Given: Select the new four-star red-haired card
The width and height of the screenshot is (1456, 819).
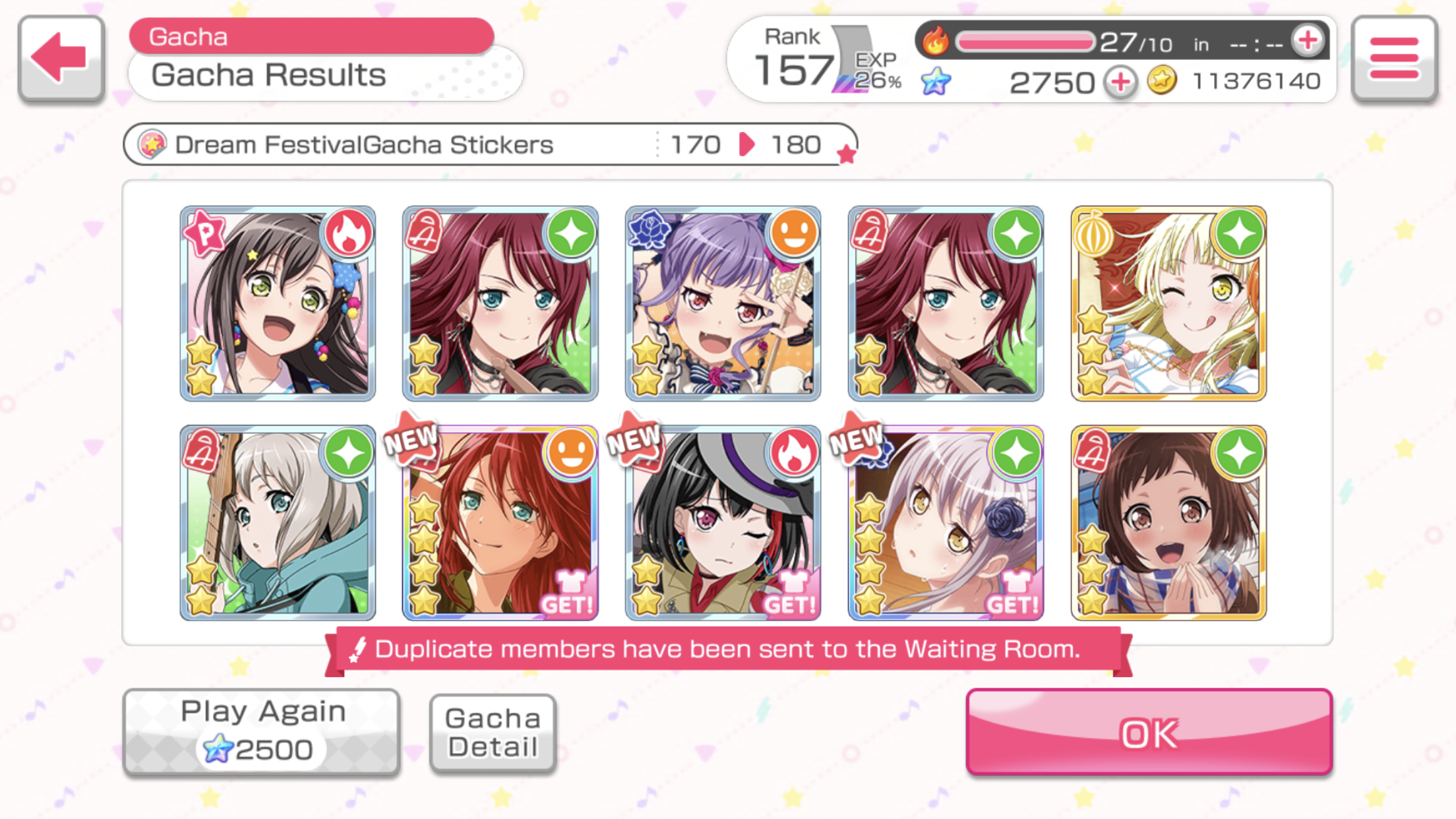Looking at the screenshot, I should (x=501, y=523).
